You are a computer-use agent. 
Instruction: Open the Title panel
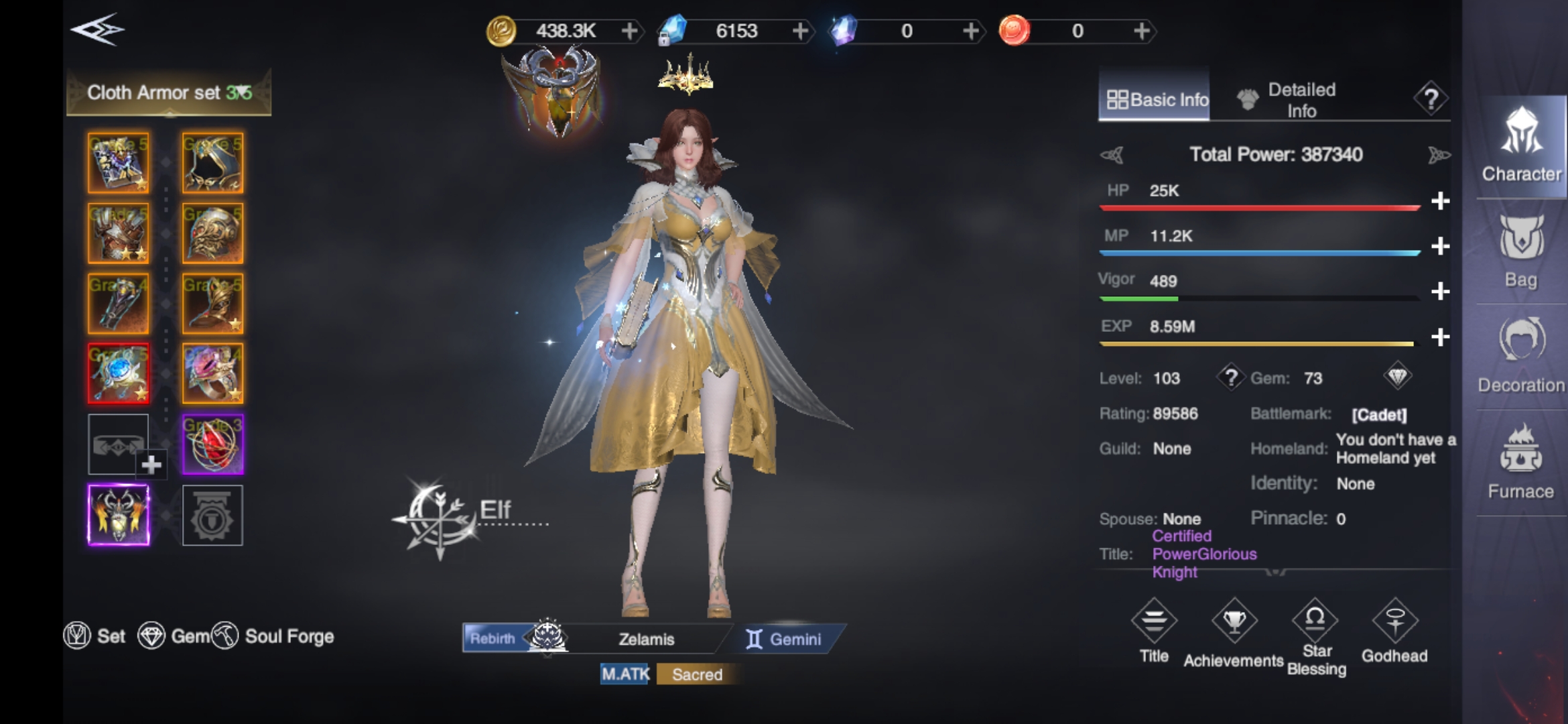pyautogui.click(x=1154, y=631)
